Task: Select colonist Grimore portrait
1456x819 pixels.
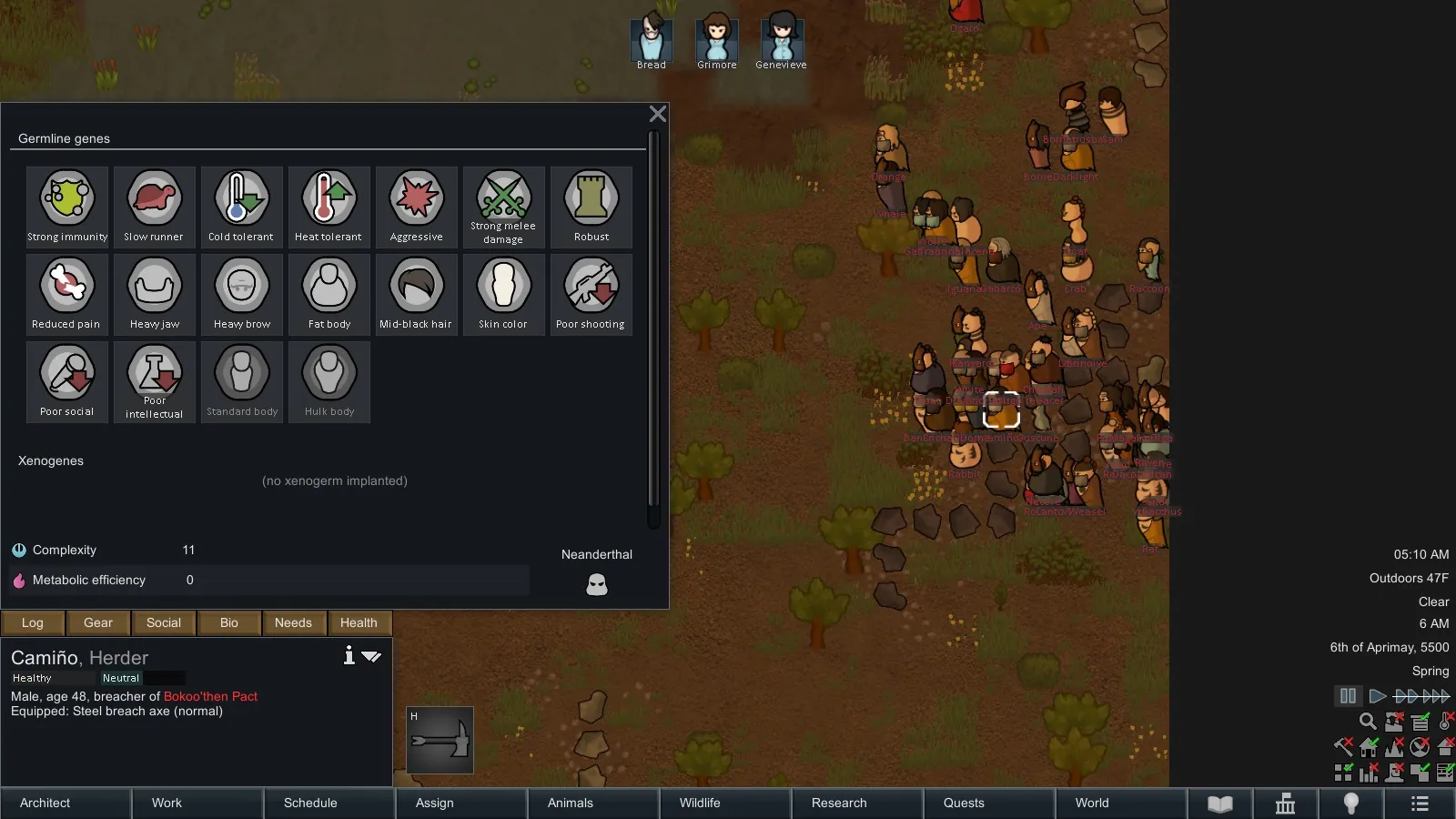Action: [717, 40]
